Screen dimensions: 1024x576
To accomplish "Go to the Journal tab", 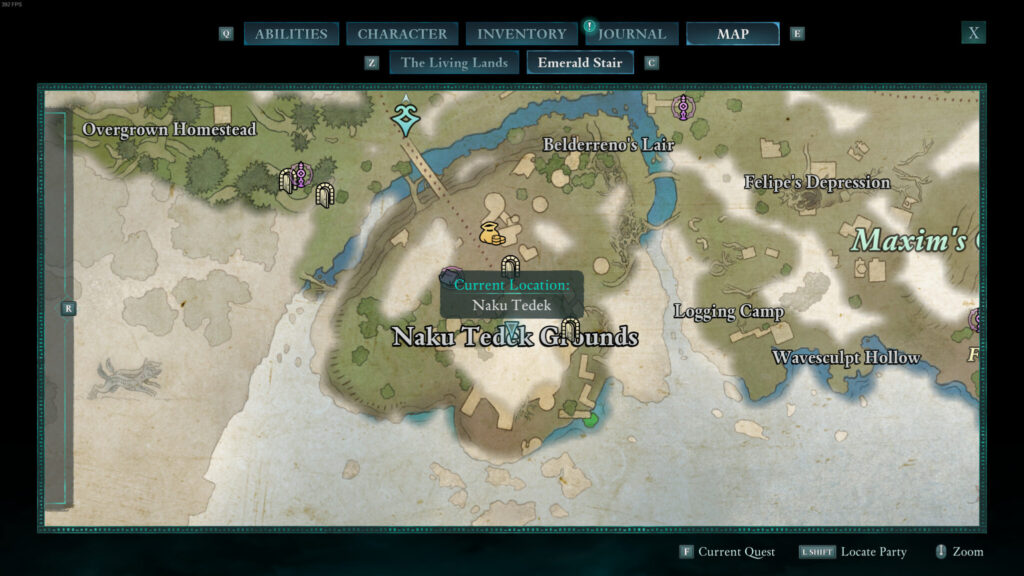I will pos(632,34).
